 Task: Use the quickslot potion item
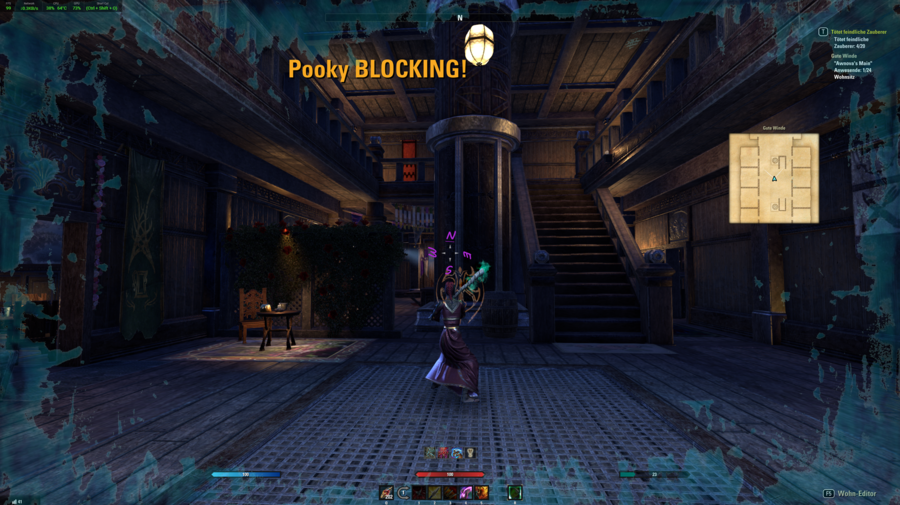[x=386, y=492]
